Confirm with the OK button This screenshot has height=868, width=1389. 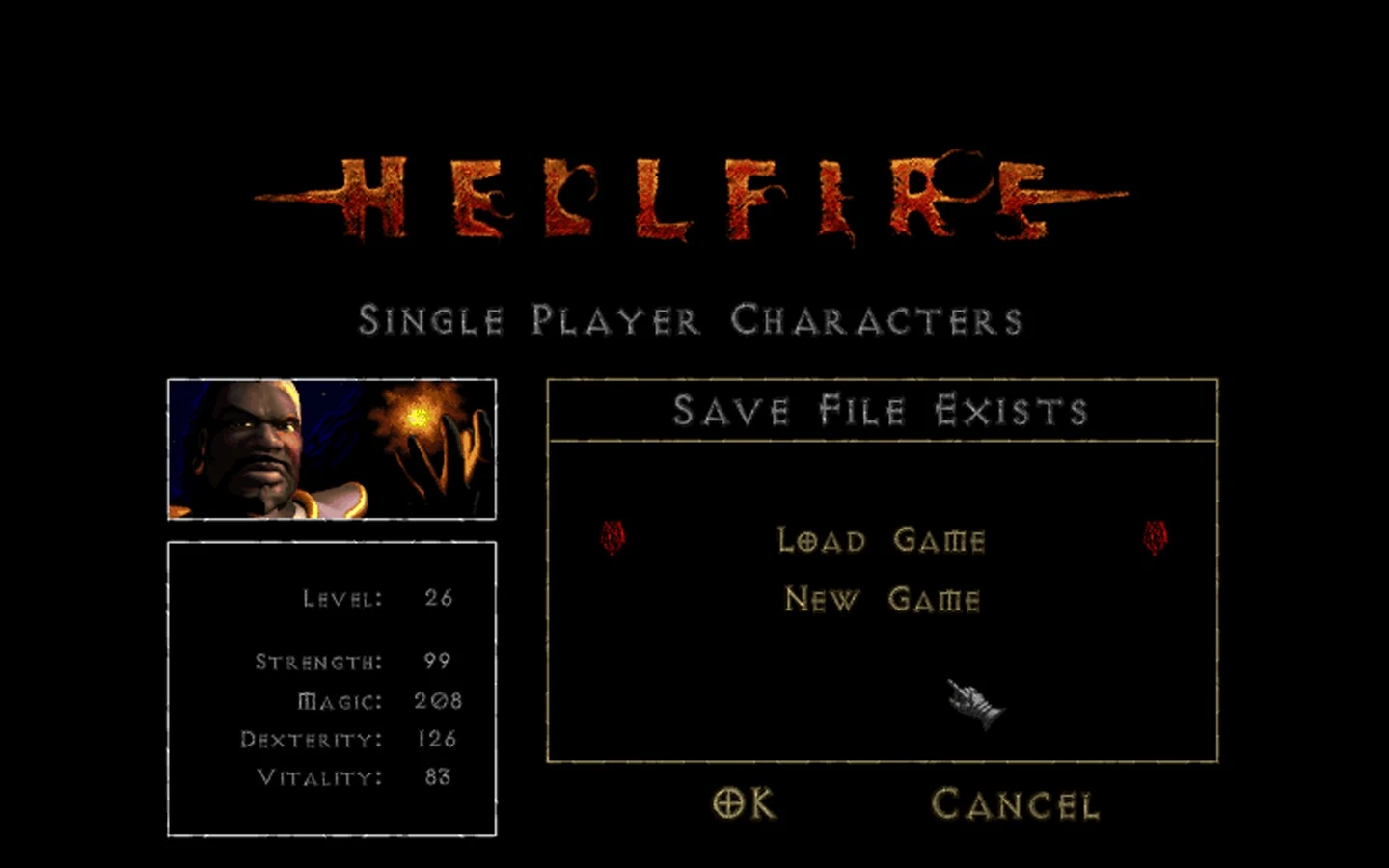[744, 801]
